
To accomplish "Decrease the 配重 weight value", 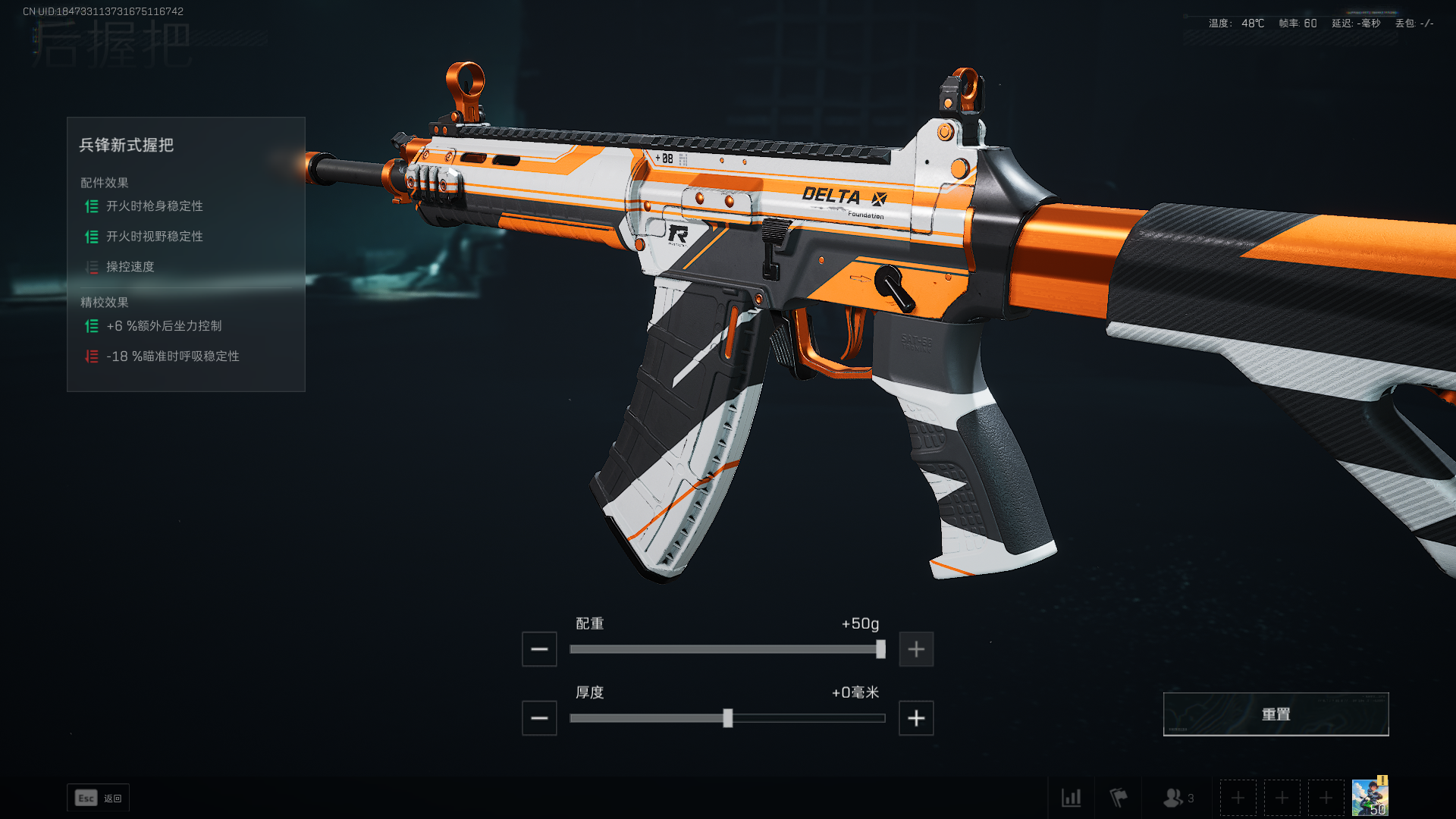I will (539, 649).
